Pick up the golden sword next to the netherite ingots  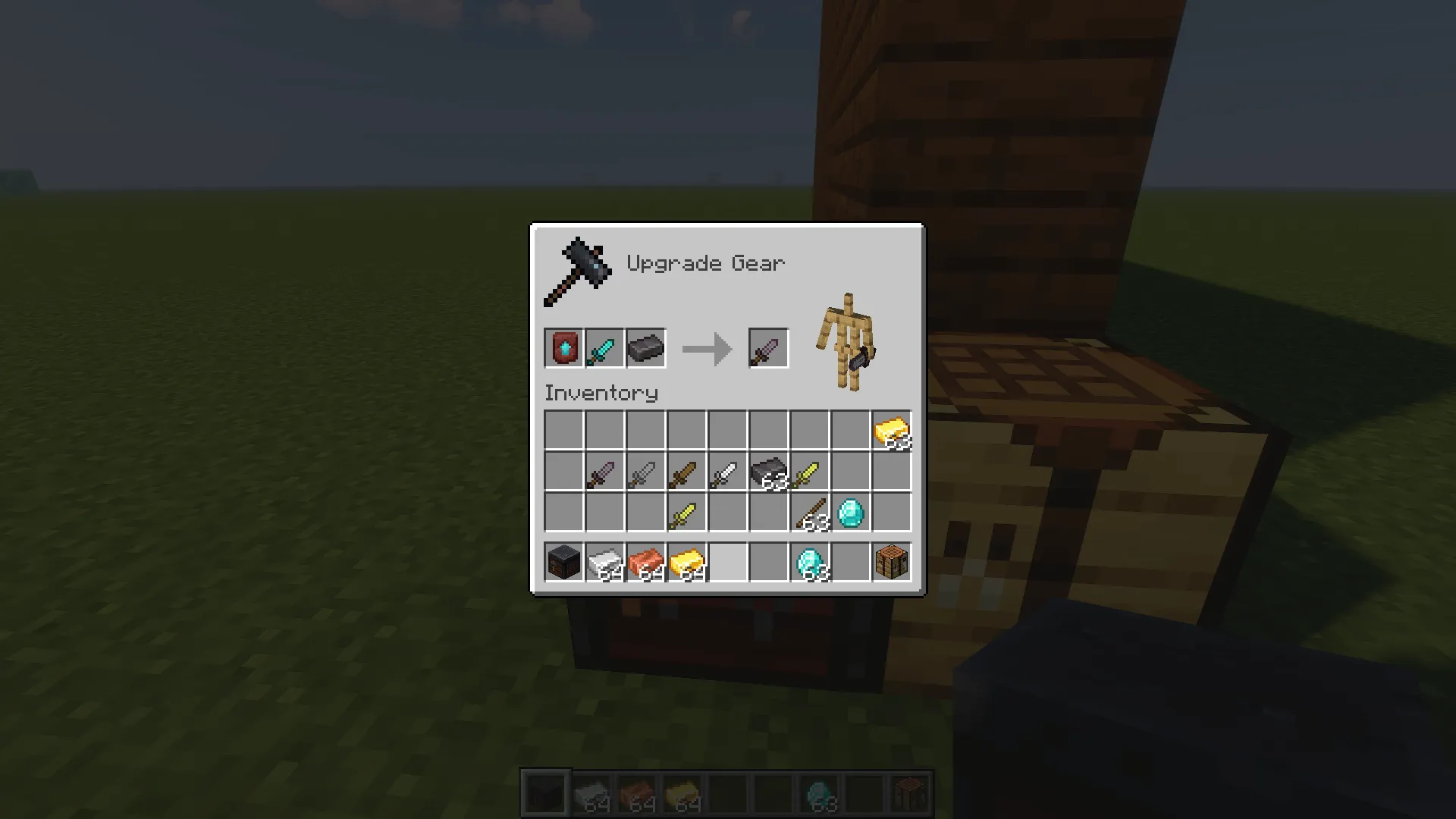tap(809, 474)
